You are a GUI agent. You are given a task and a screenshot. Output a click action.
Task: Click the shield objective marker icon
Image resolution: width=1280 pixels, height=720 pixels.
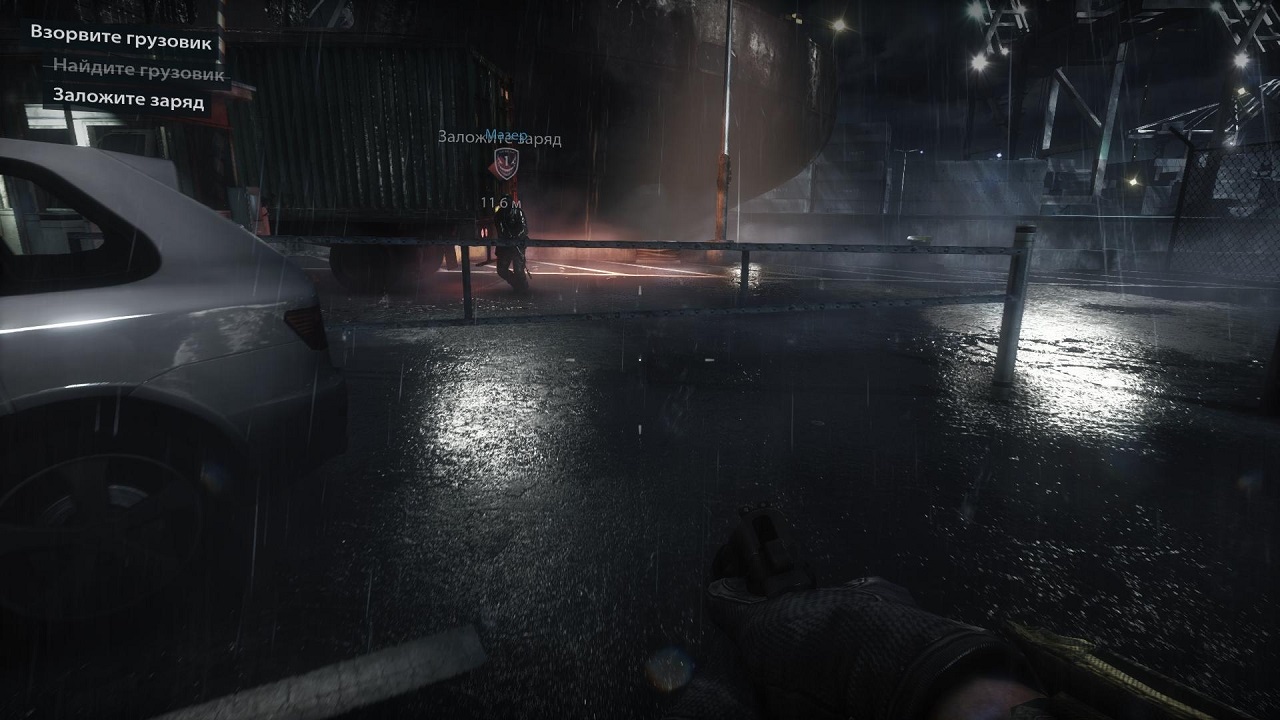click(505, 163)
